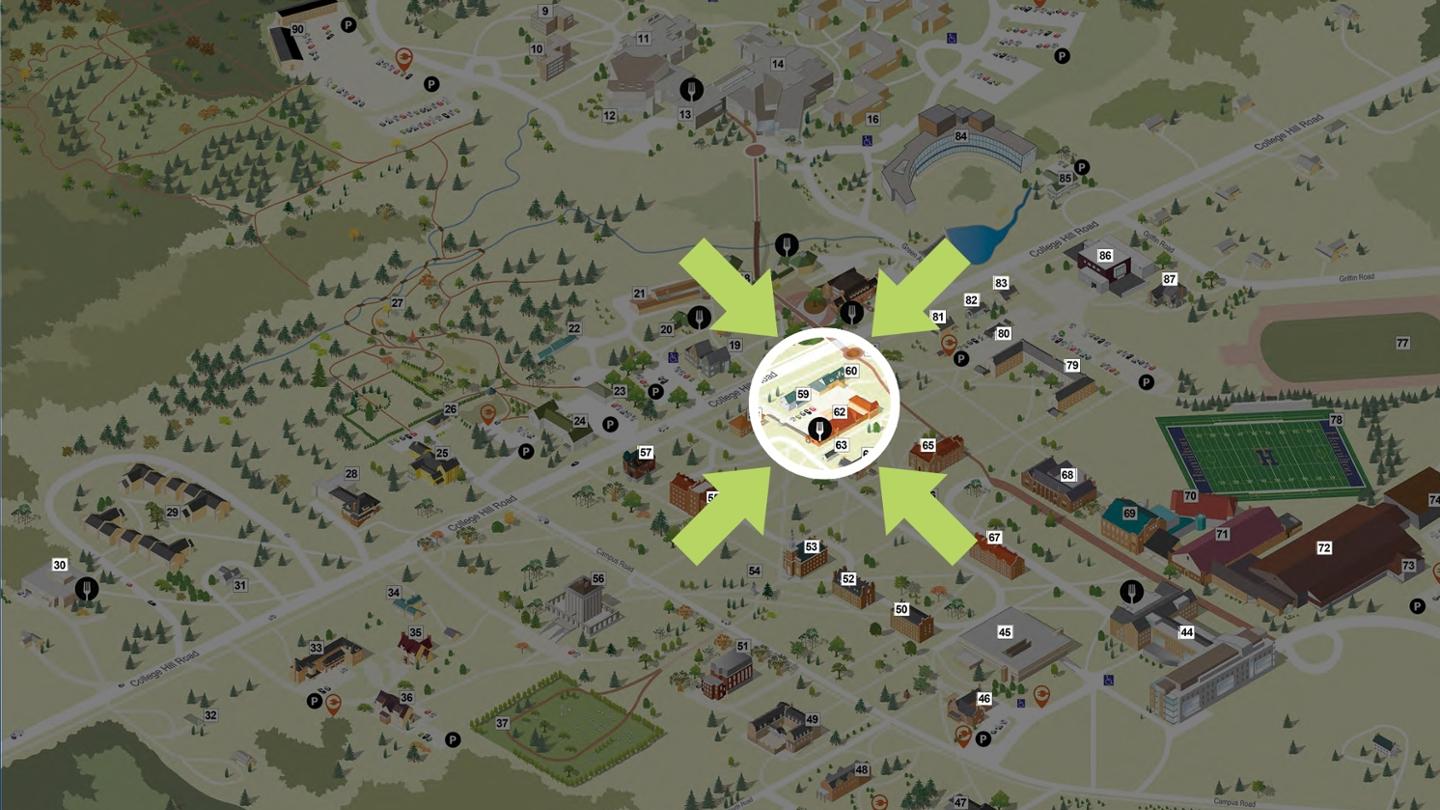
Task: Select building marker 33
Action: [316, 648]
